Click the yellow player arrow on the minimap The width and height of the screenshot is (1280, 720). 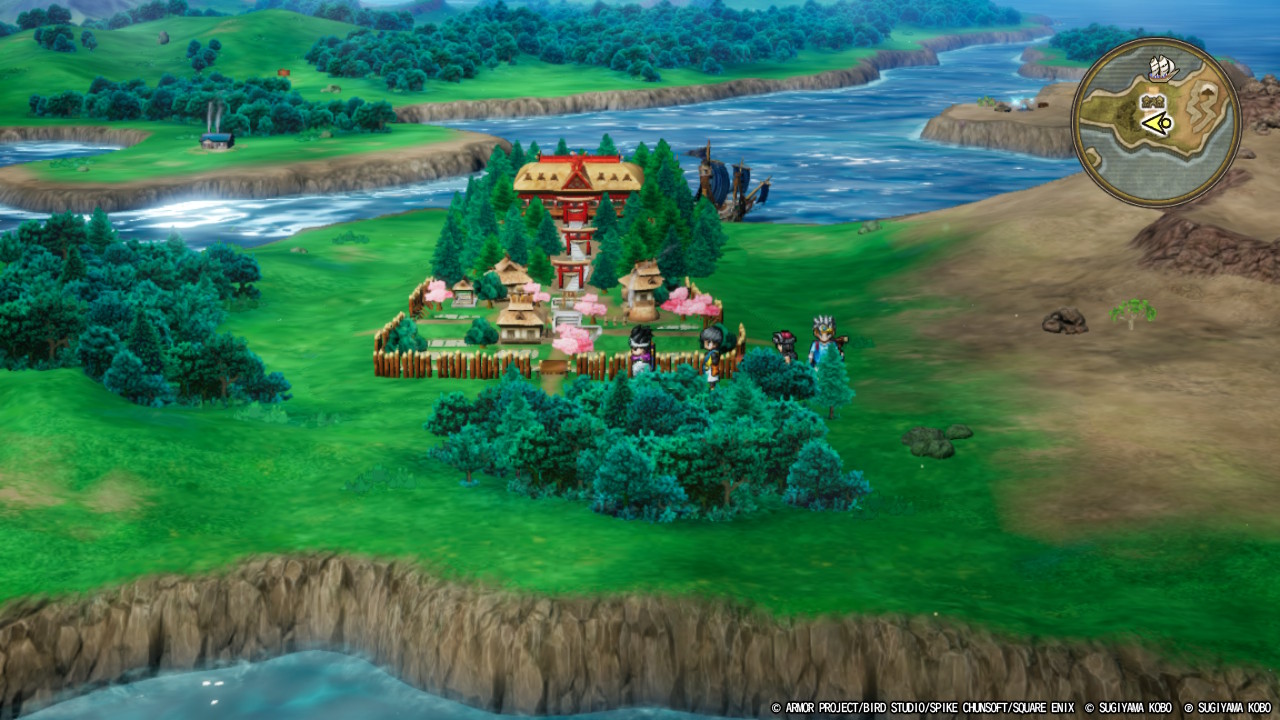click(x=1157, y=124)
